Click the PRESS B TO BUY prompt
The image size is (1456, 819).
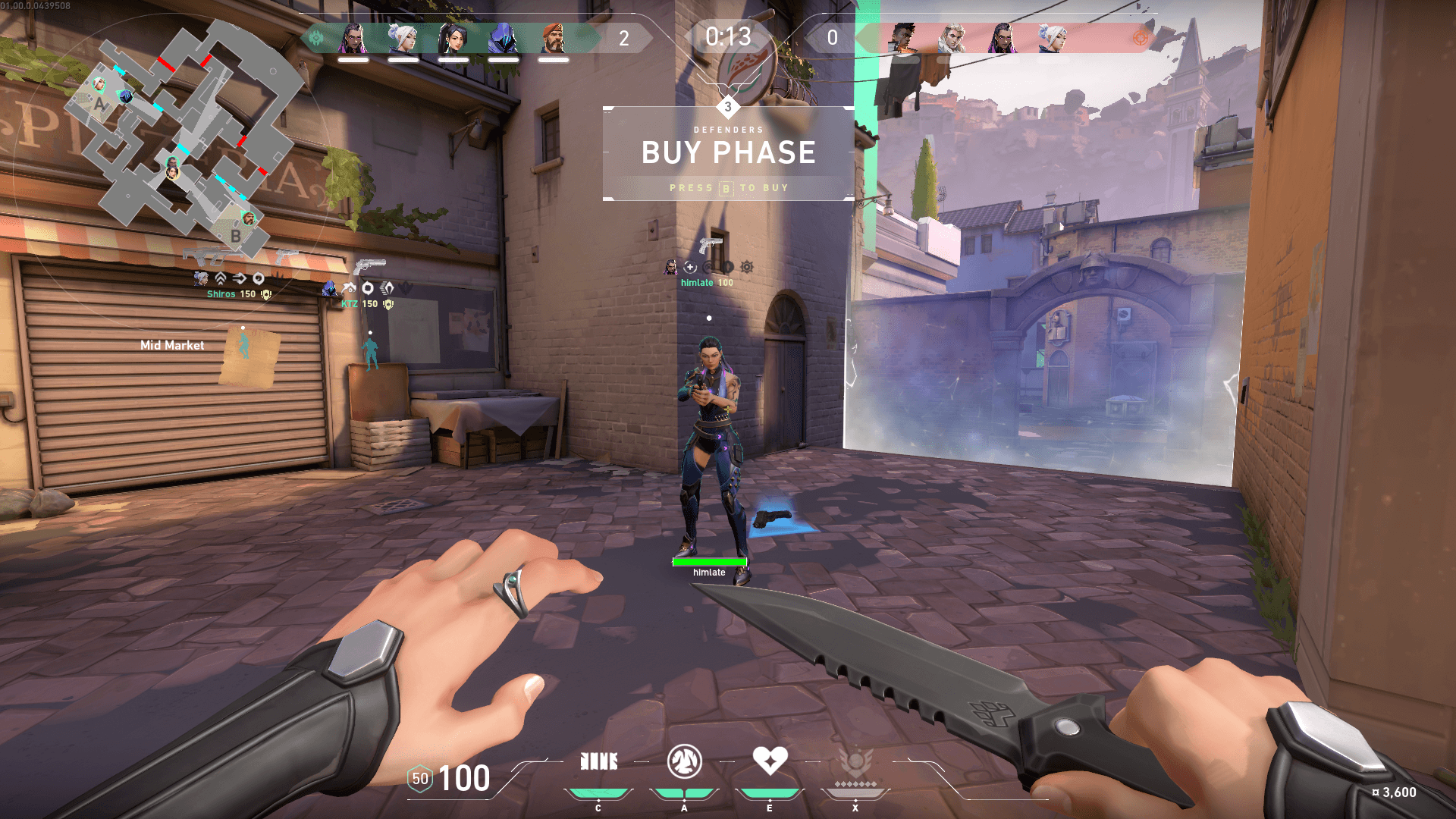pyautogui.click(x=729, y=187)
